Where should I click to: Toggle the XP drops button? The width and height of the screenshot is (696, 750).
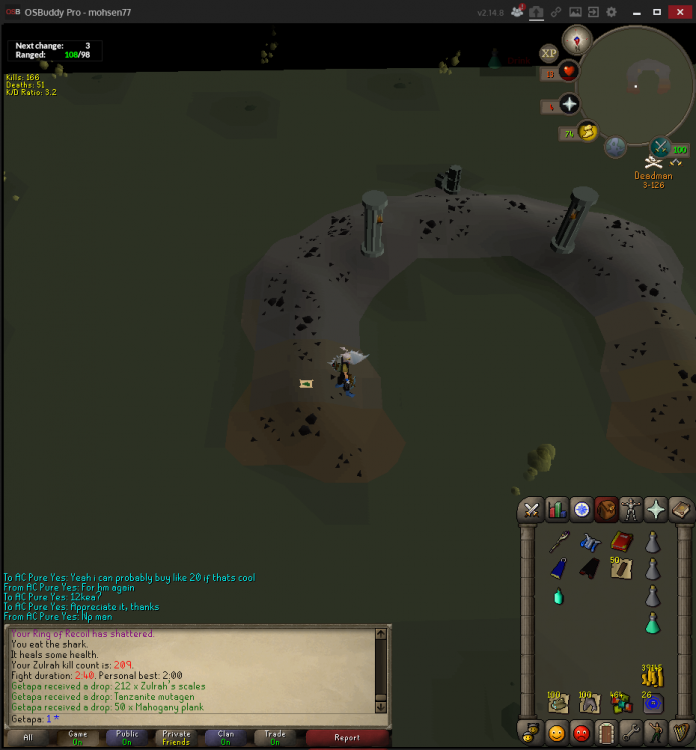click(548, 53)
